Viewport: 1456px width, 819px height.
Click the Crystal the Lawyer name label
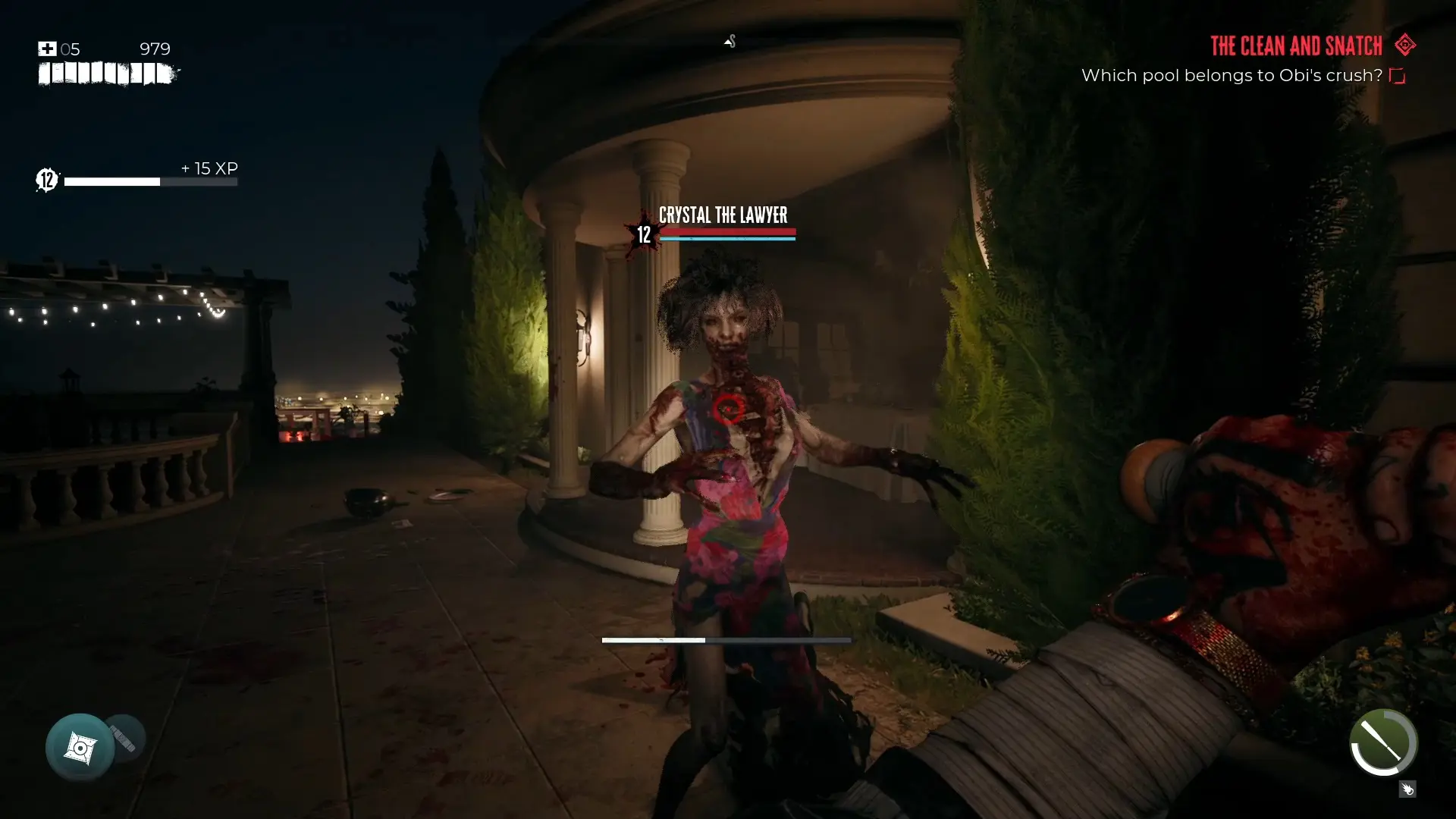coord(723,215)
